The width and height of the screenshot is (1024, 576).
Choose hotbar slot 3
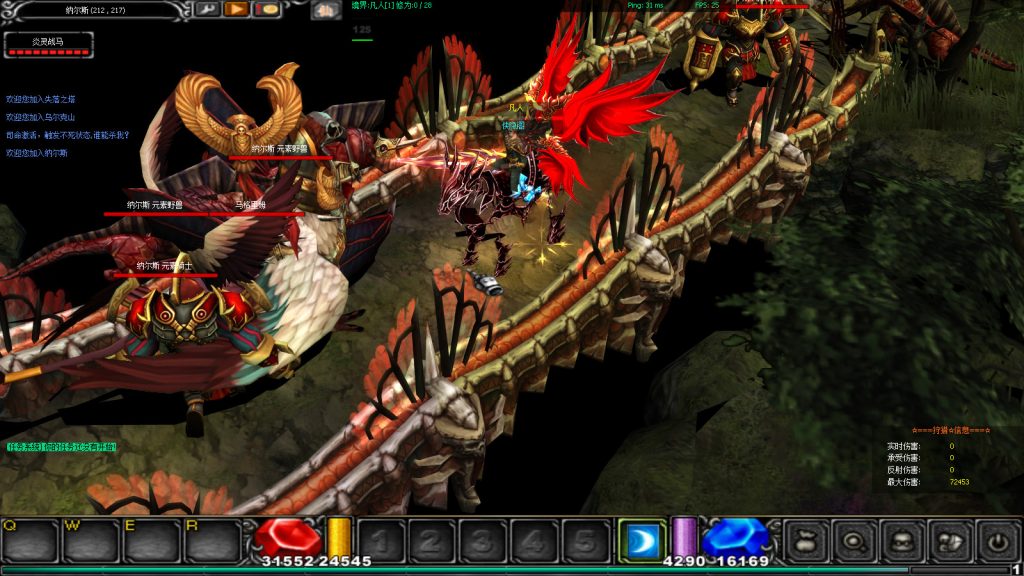click(x=482, y=541)
